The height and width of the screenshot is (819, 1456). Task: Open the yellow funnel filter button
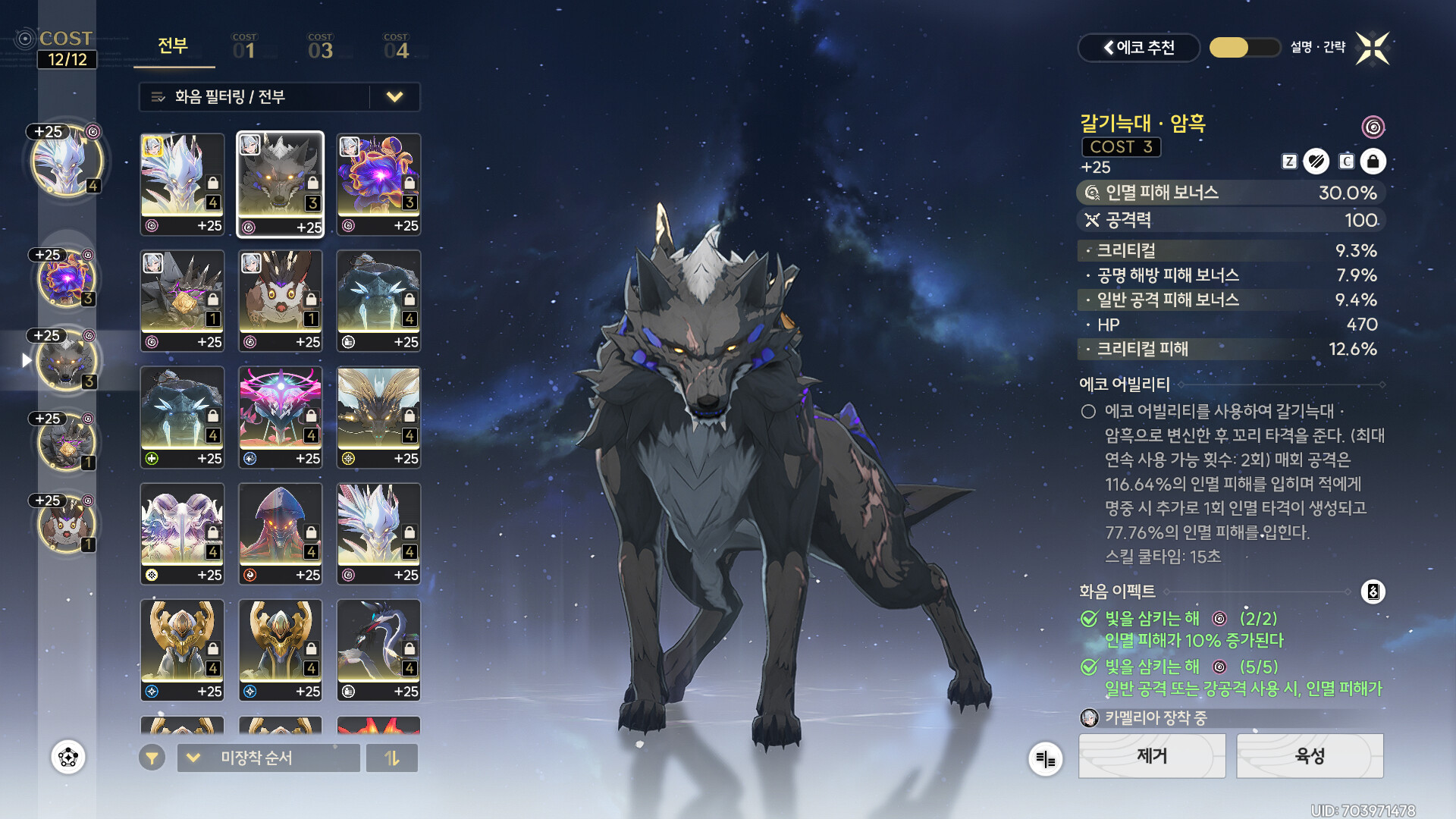(x=152, y=758)
